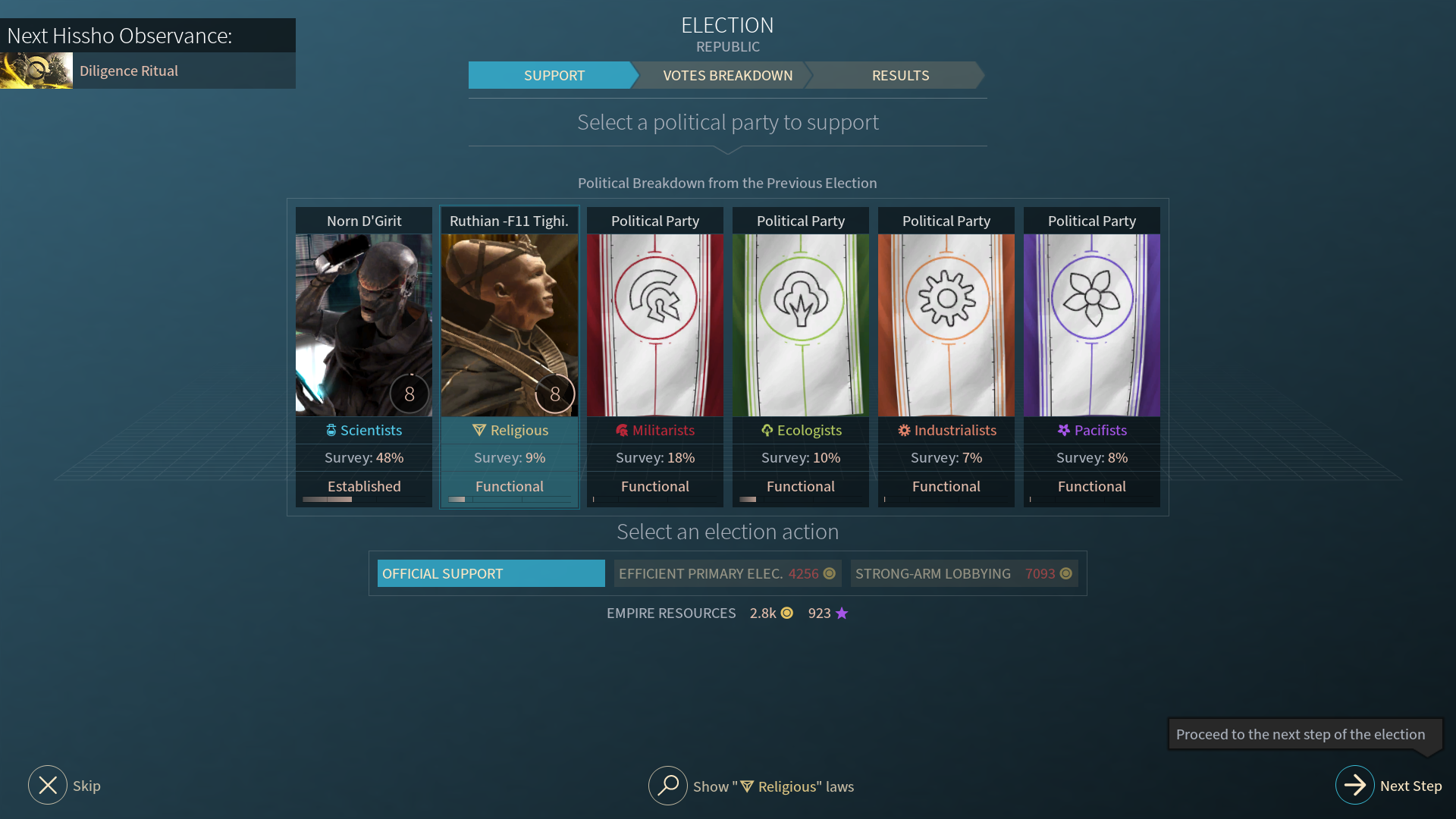Image resolution: width=1456 pixels, height=819 pixels.
Task: Pick the Ecologists party banner
Action: point(801,326)
